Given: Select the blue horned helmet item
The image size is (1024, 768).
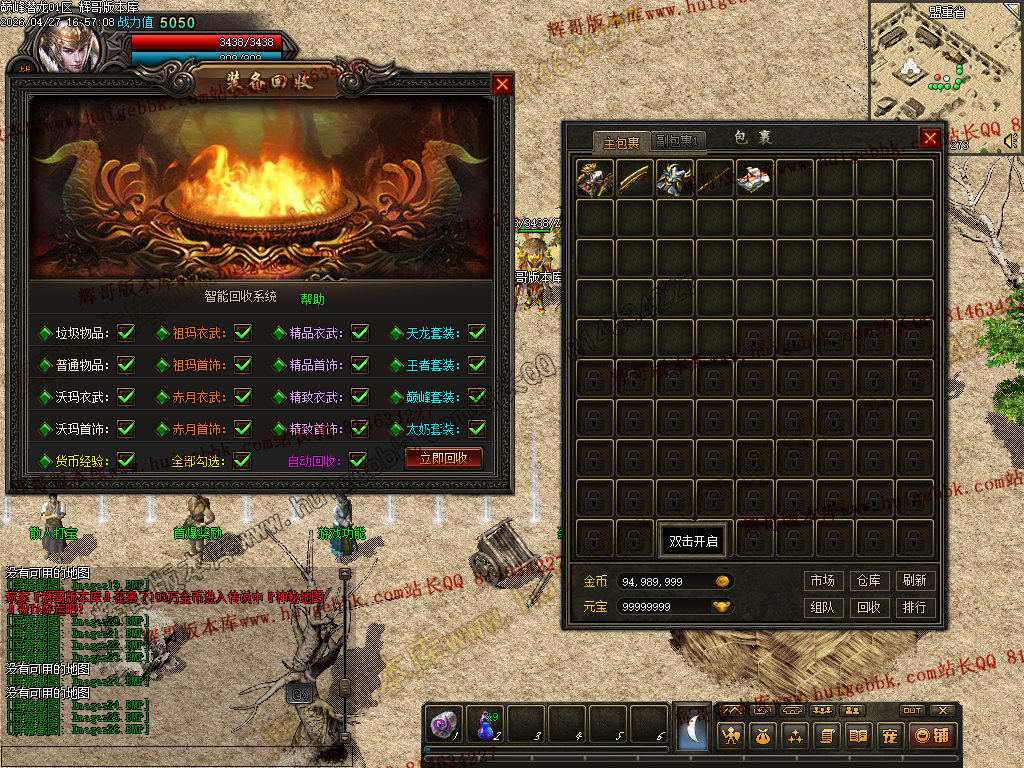Looking at the screenshot, I should (x=675, y=178).
